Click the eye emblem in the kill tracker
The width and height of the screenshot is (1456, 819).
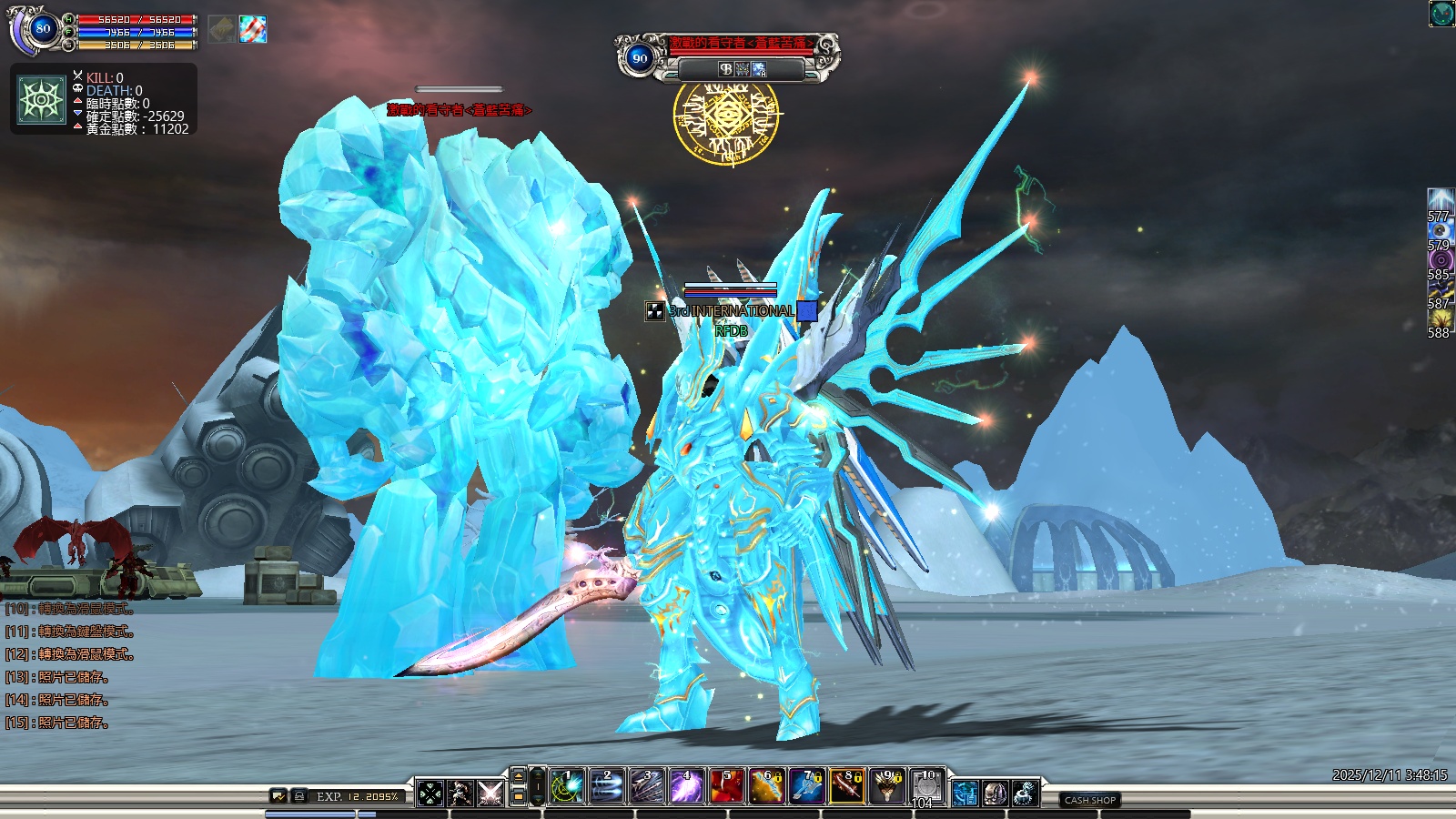tap(42, 99)
